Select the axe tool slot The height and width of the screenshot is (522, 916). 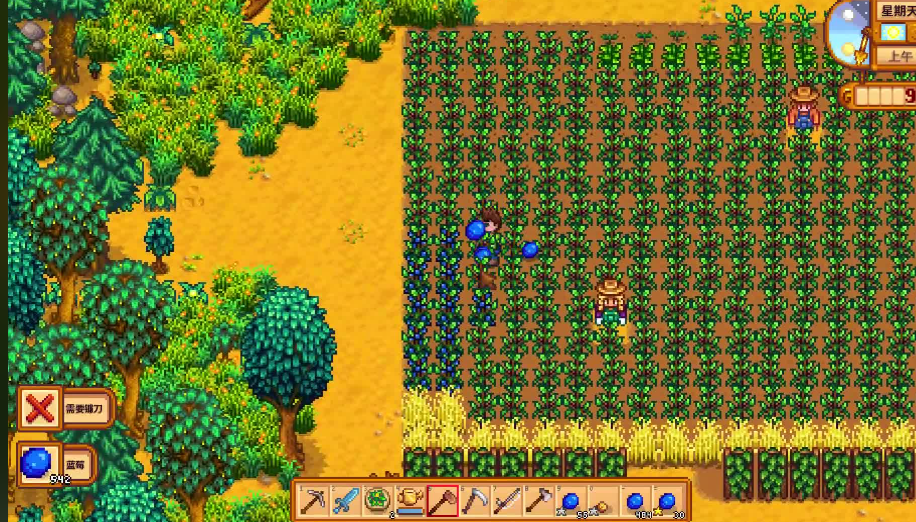[538, 499]
